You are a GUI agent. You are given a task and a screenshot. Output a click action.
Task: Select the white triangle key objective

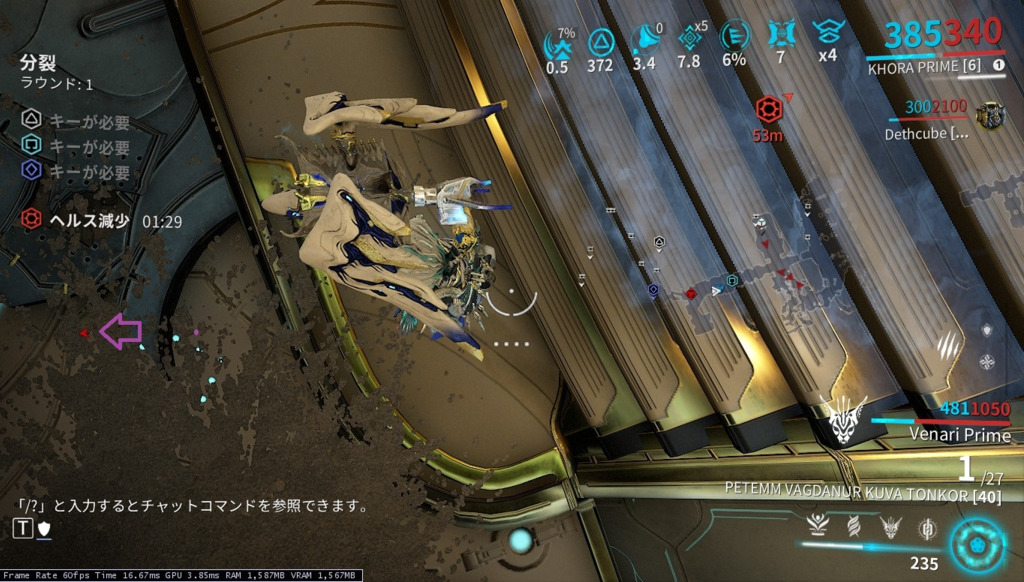click(31, 122)
